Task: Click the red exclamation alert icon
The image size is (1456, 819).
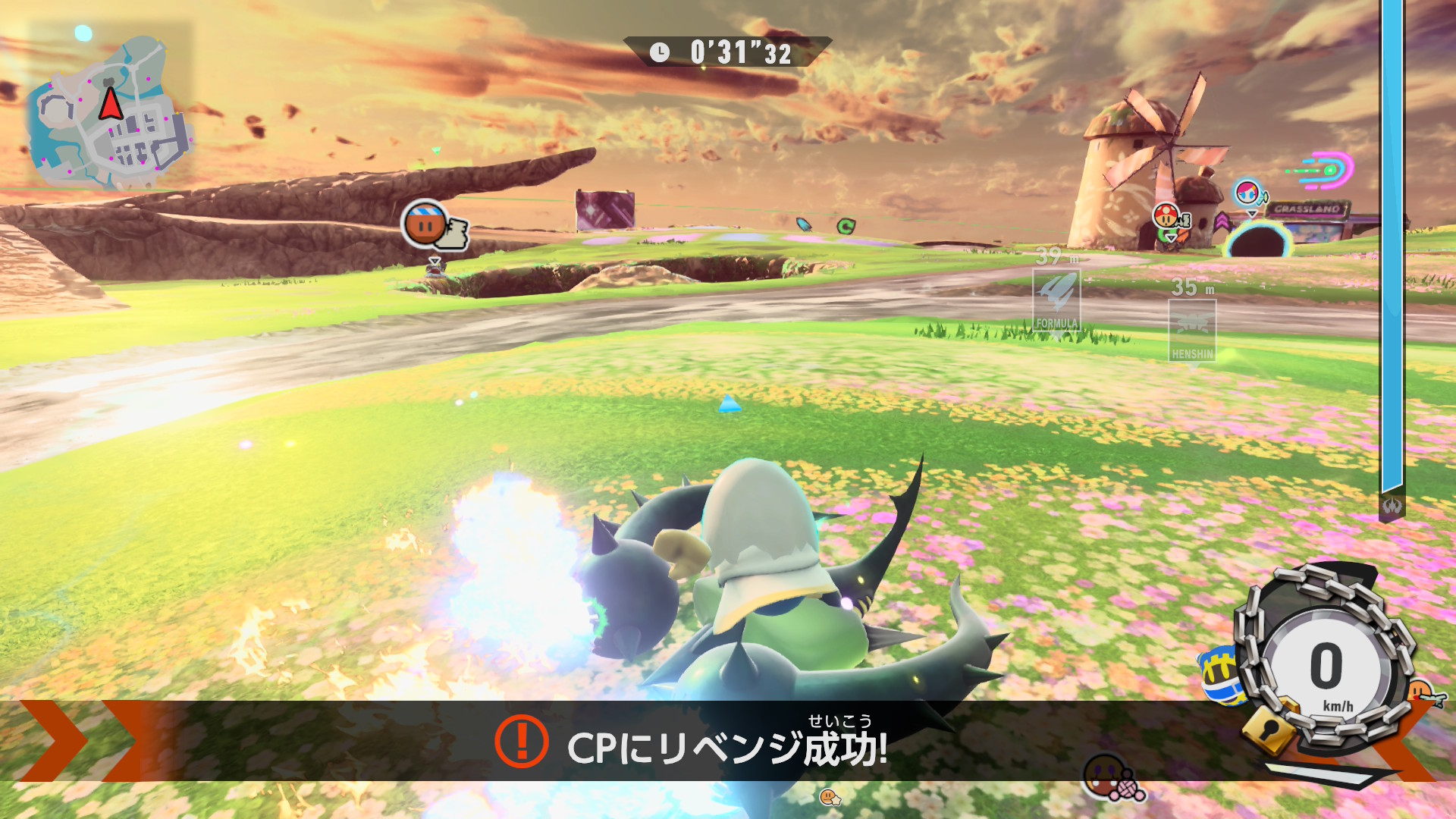Action: pos(521,741)
